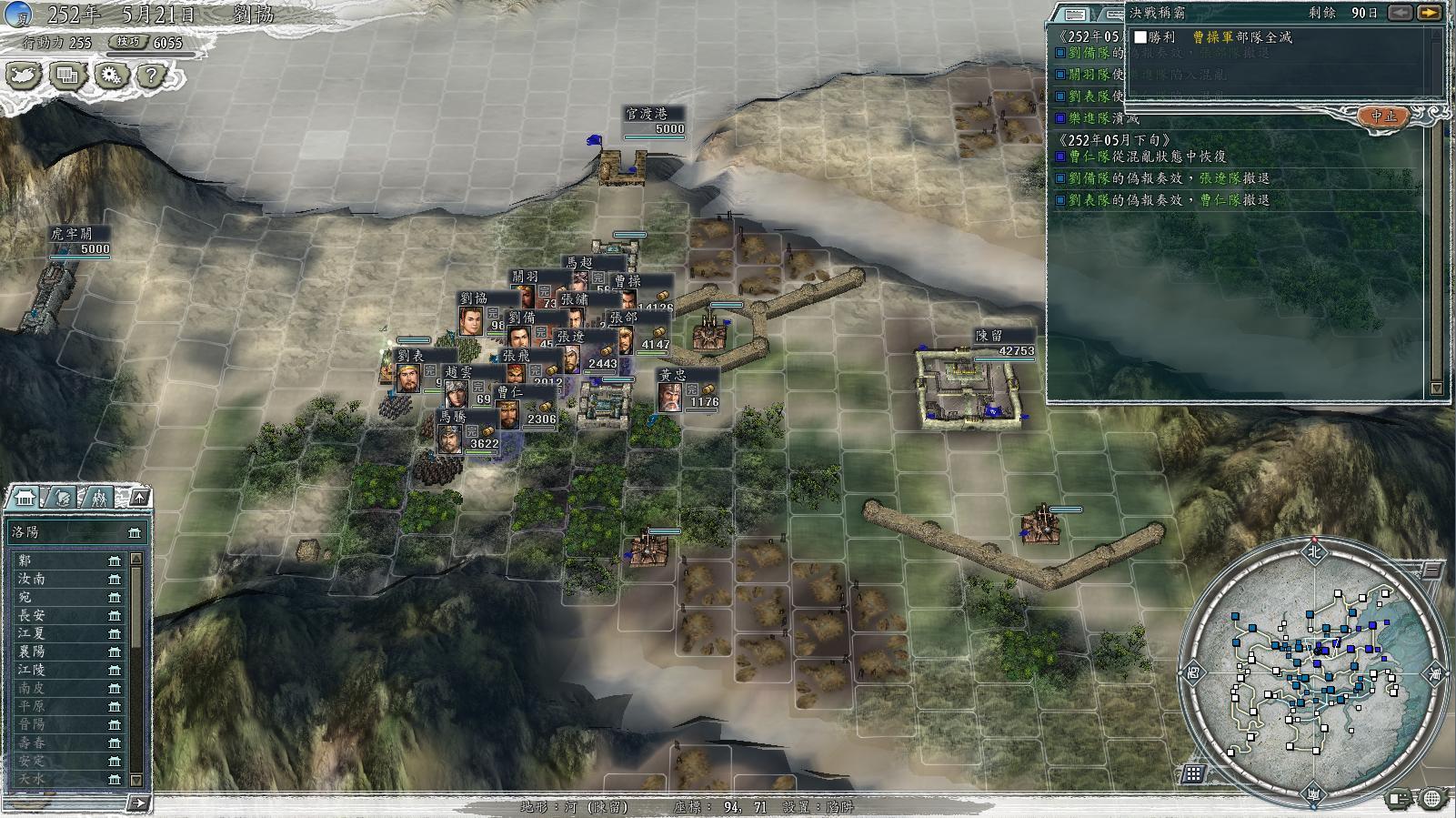Switch to the troops list tab
Screen dimensions: 1456x818
tap(98, 498)
